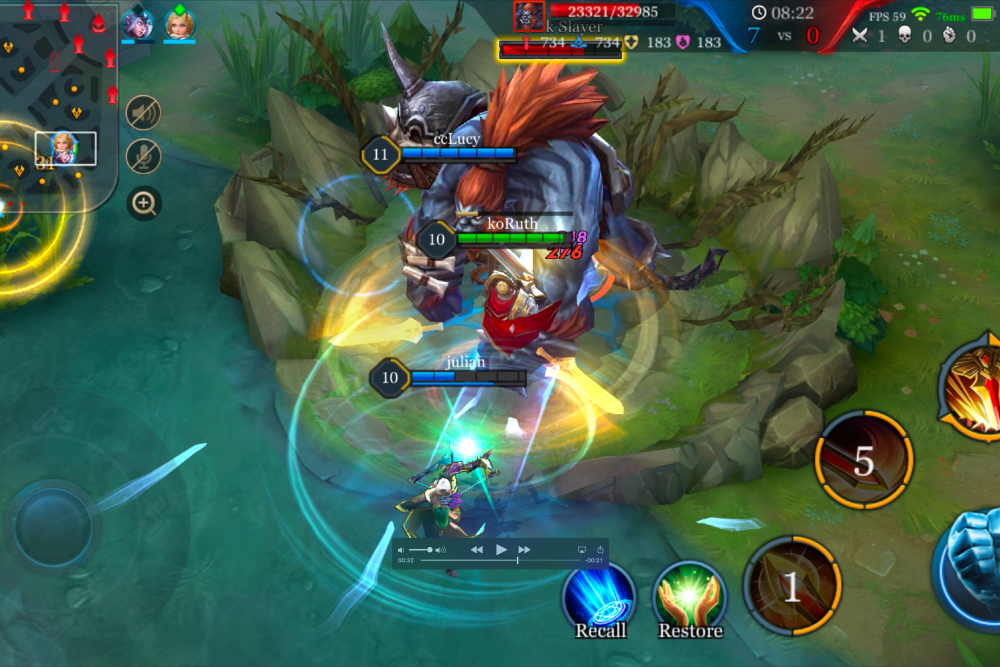
Task: Select the purple-haired teammate portrait
Action: point(135,24)
